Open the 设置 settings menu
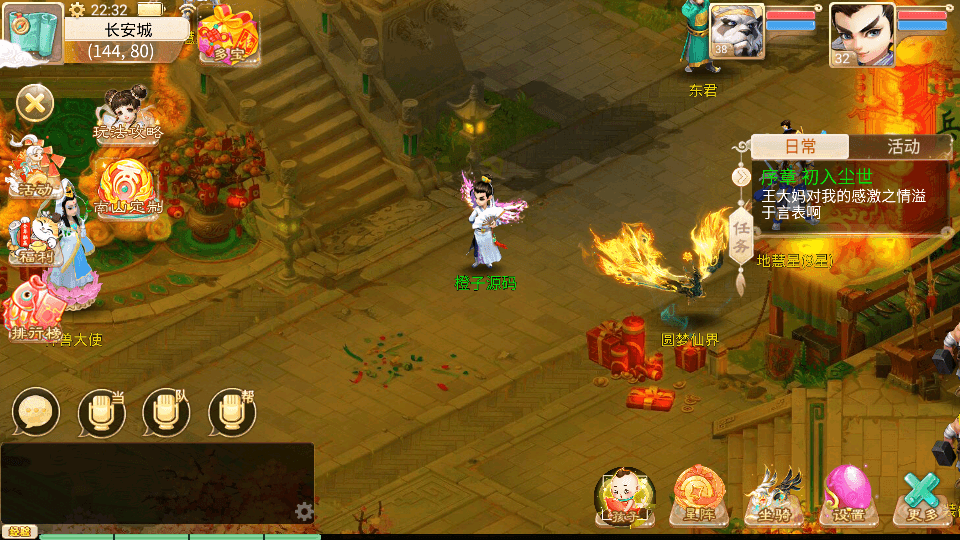Viewport: 960px width, 540px height. (x=848, y=495)
